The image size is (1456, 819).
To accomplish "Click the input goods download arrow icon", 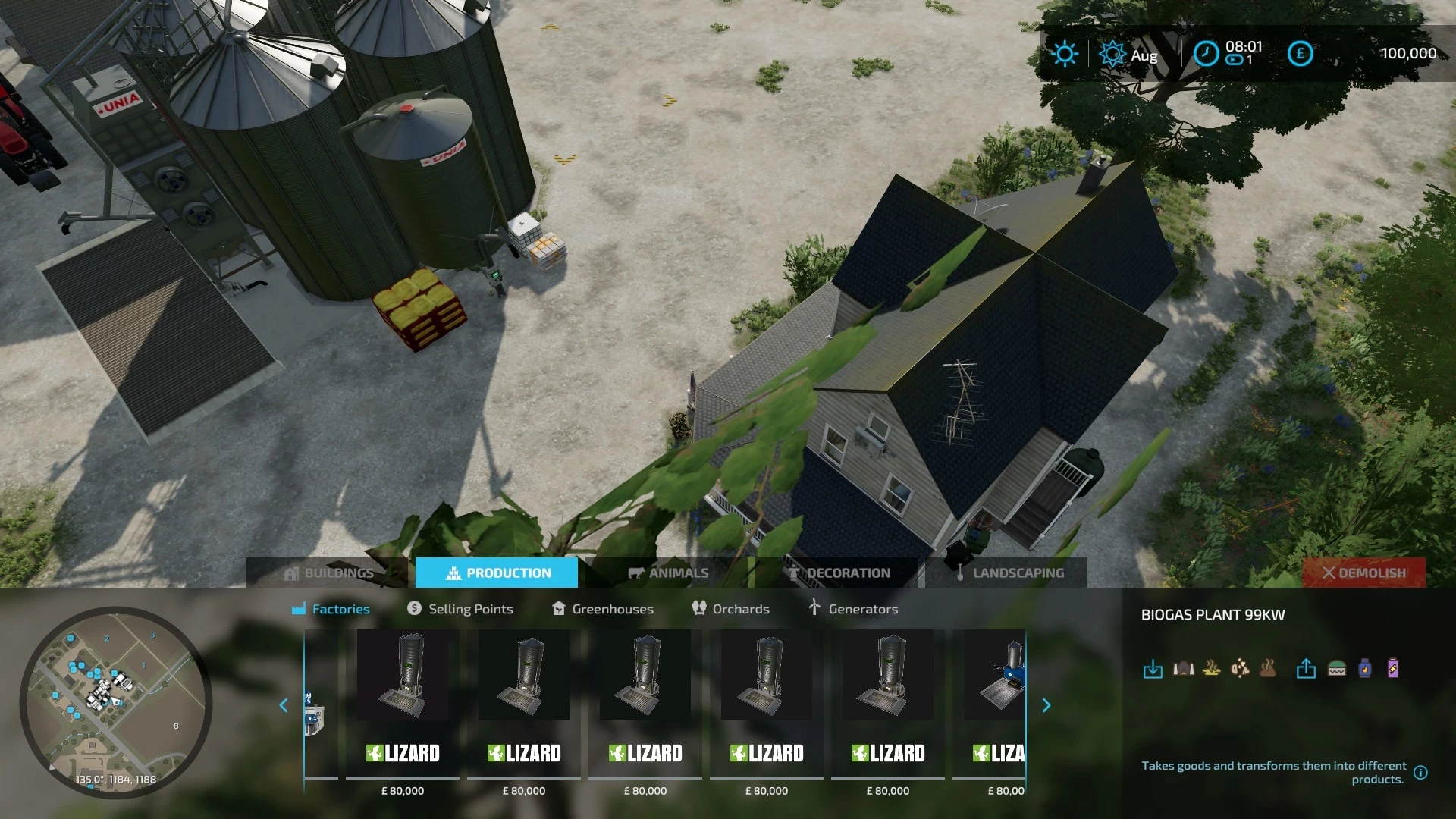I will tap(1153, 669).
